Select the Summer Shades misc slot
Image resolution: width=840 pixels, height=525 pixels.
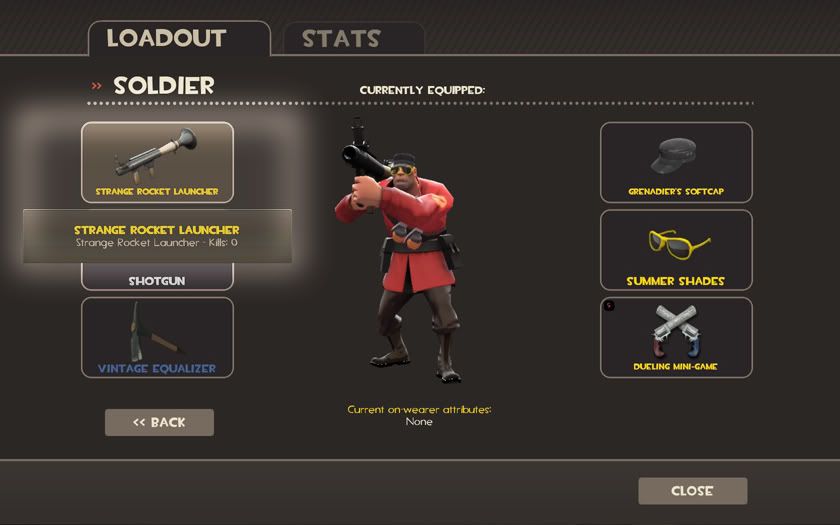676,249
